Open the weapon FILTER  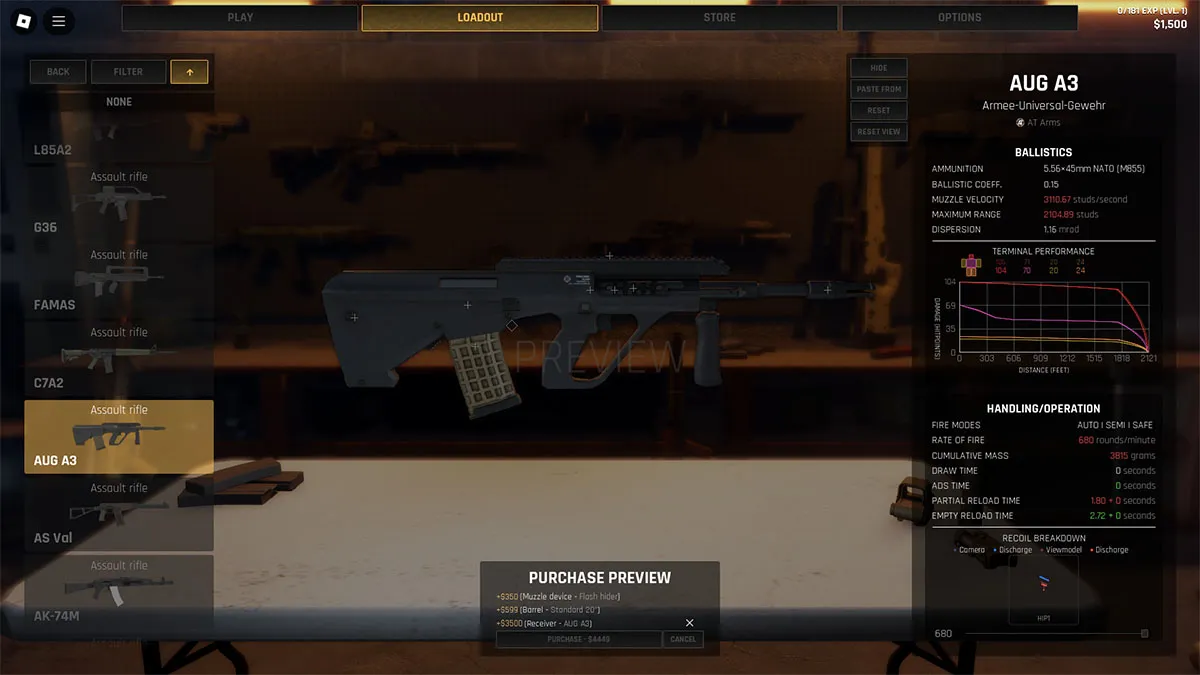128,72
